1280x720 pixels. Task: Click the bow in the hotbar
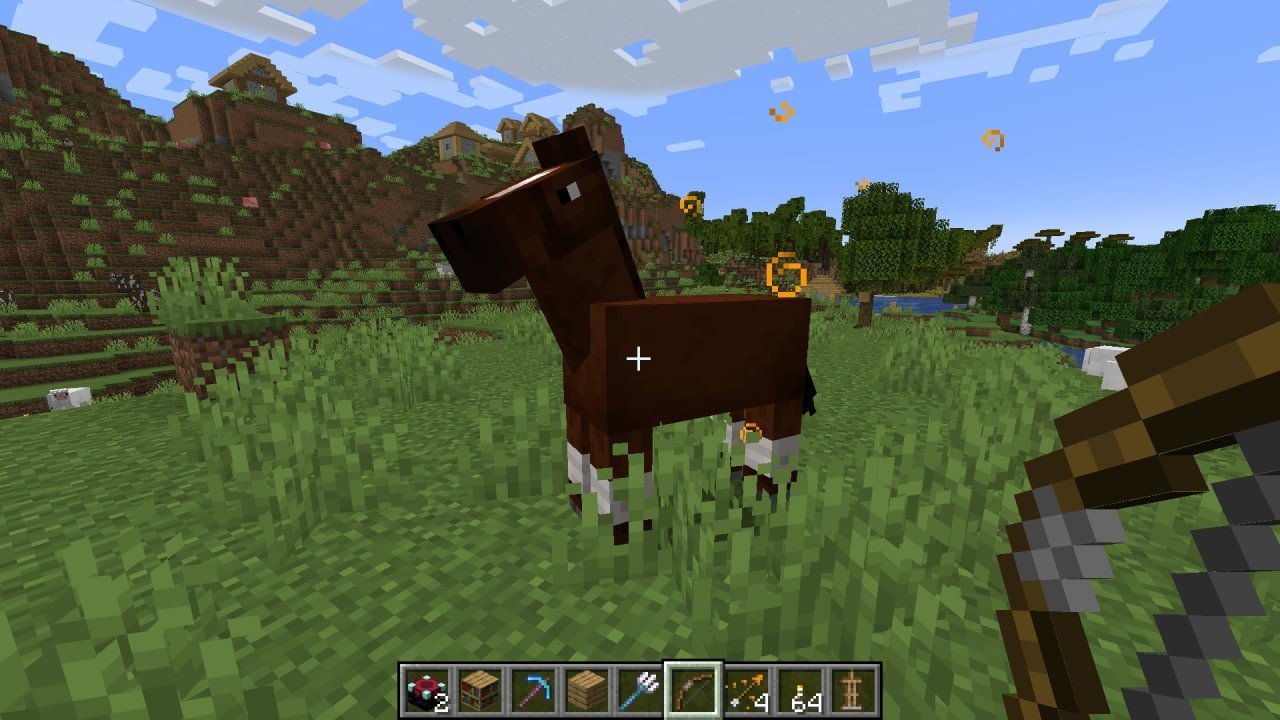pos(693,690)
